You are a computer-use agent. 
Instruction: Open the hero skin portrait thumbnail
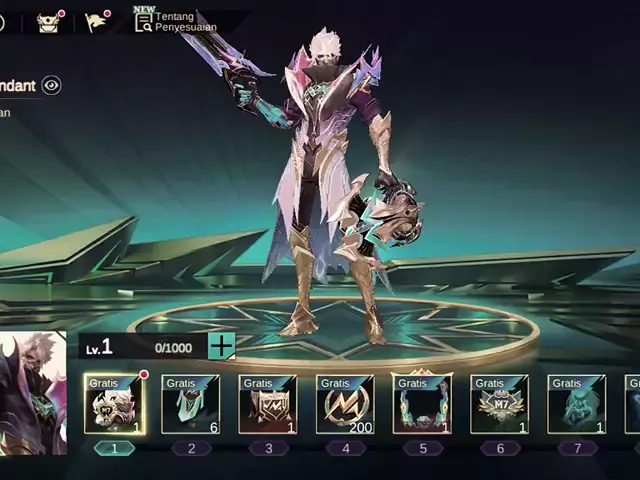[33, 392]
